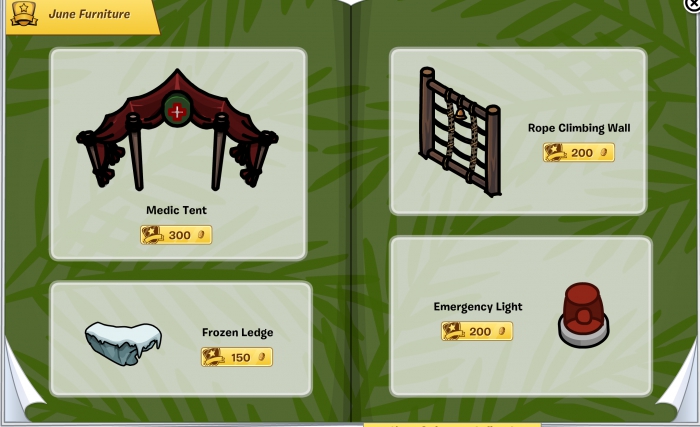Screen dimensions: 700x427
Task: Buy the Medic Tent for 300 coins
Action: point(176,235)
